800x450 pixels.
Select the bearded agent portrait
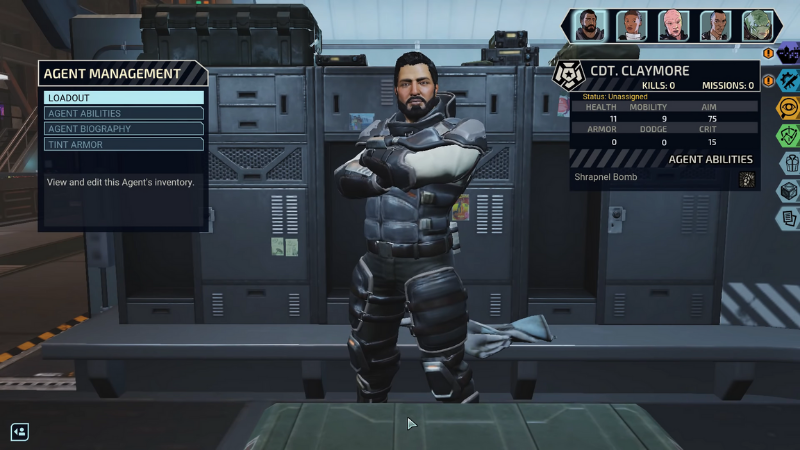[x=589, y=25]
